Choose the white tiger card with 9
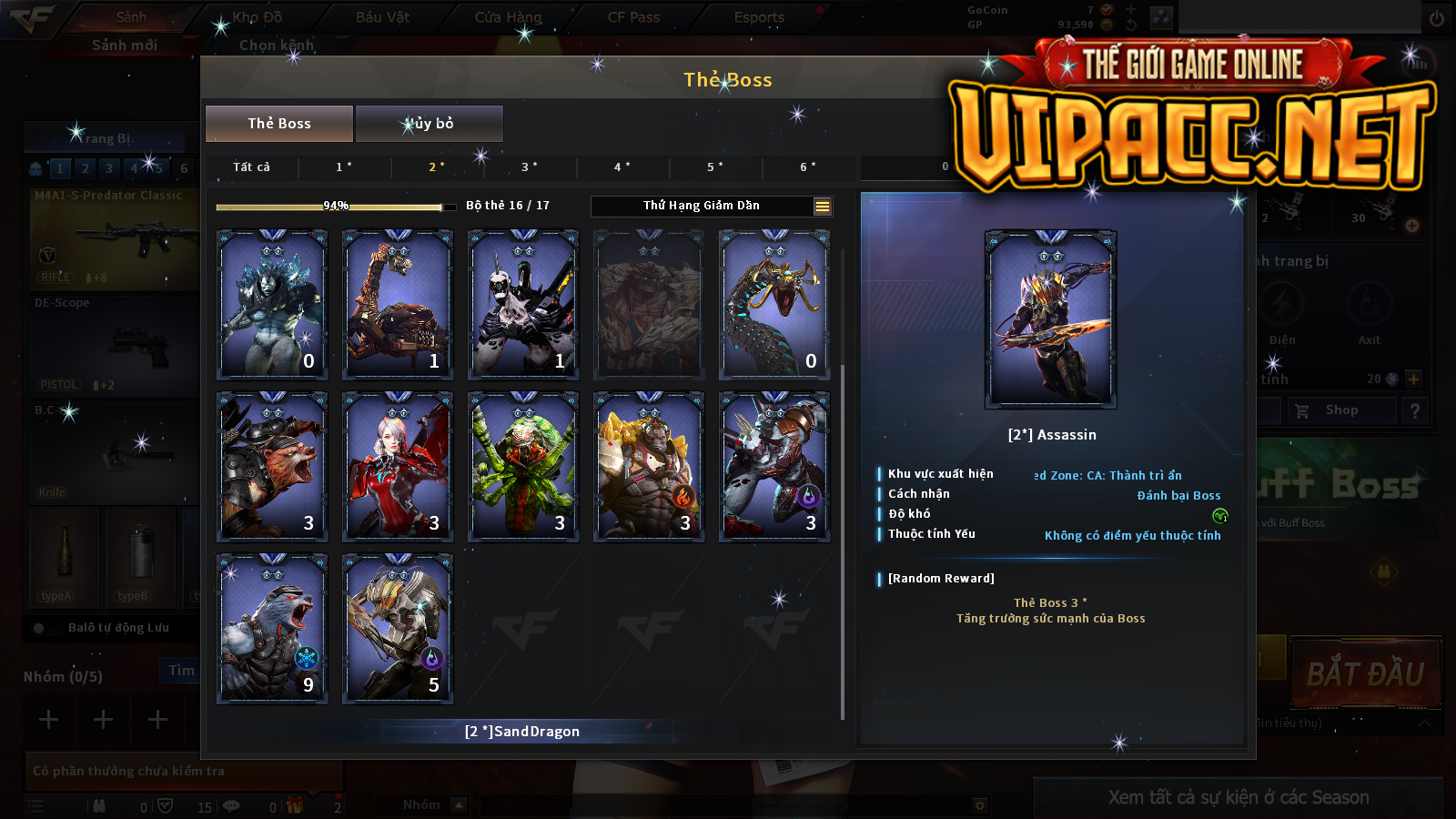The image size is (1456, 819). (272, 628)
